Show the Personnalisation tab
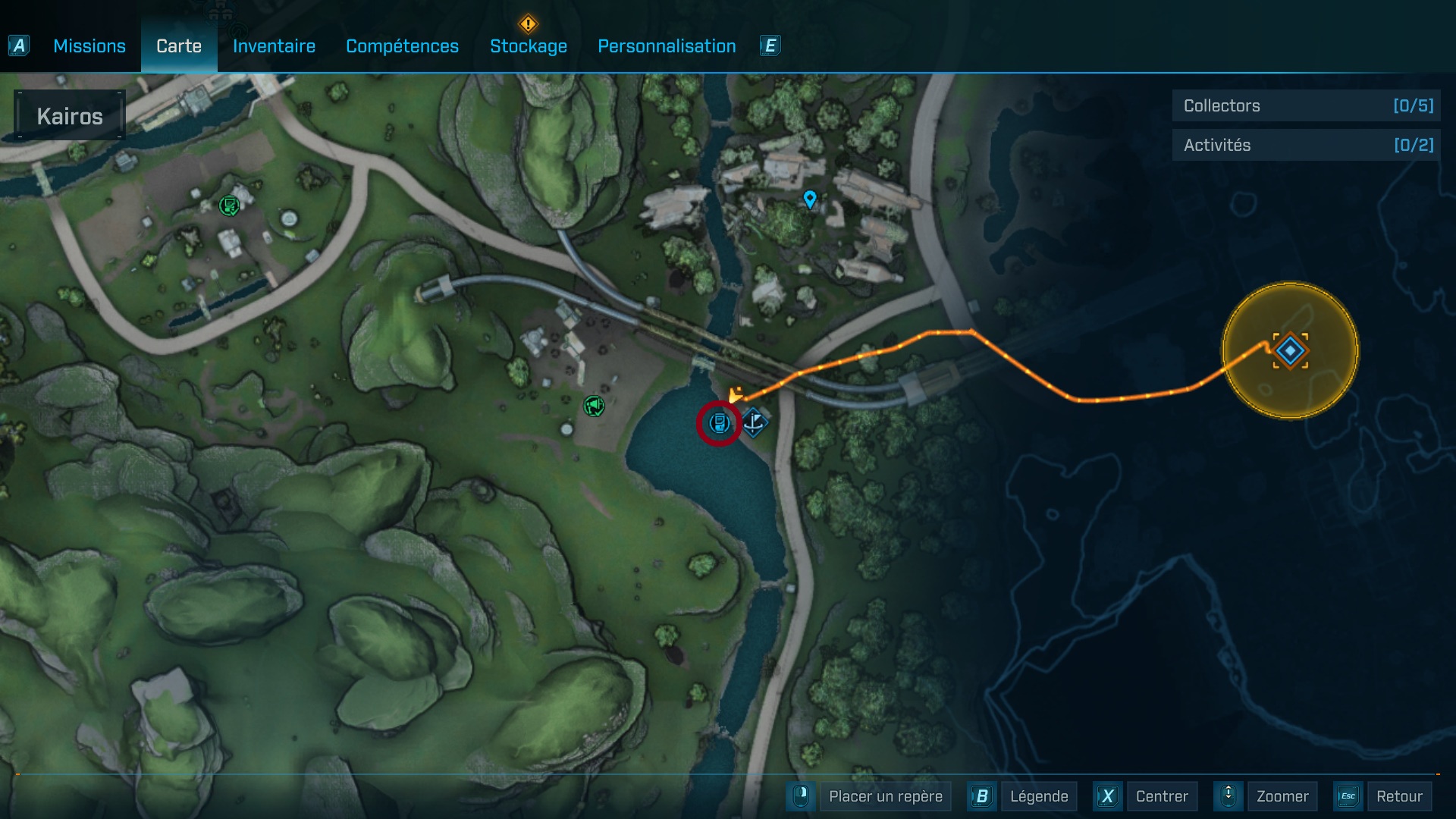The image size is (1456, 819). point(667,46)
